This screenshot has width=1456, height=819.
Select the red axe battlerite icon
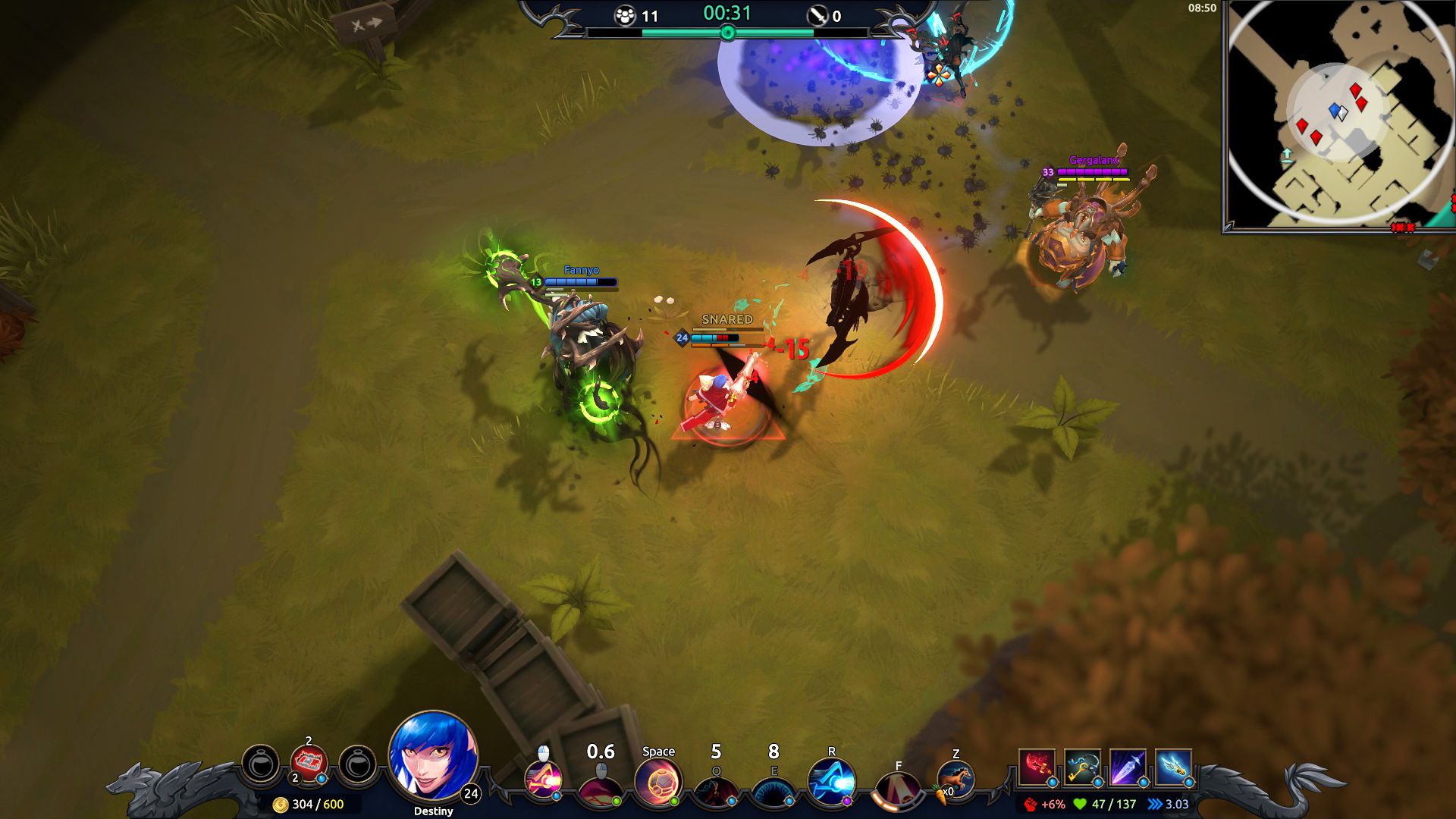(1037, 767)
